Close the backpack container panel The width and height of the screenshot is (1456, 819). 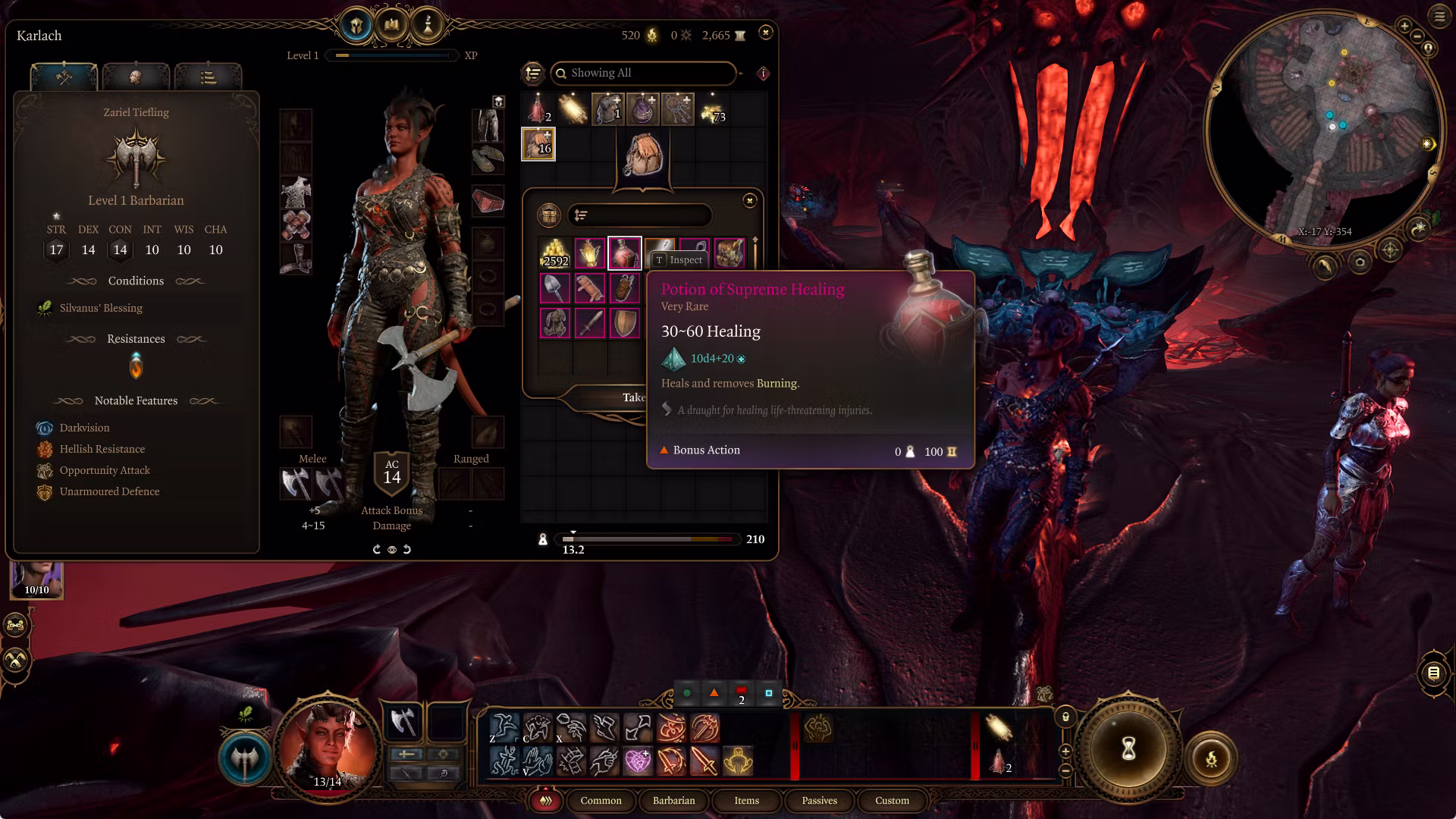[749, 200]
